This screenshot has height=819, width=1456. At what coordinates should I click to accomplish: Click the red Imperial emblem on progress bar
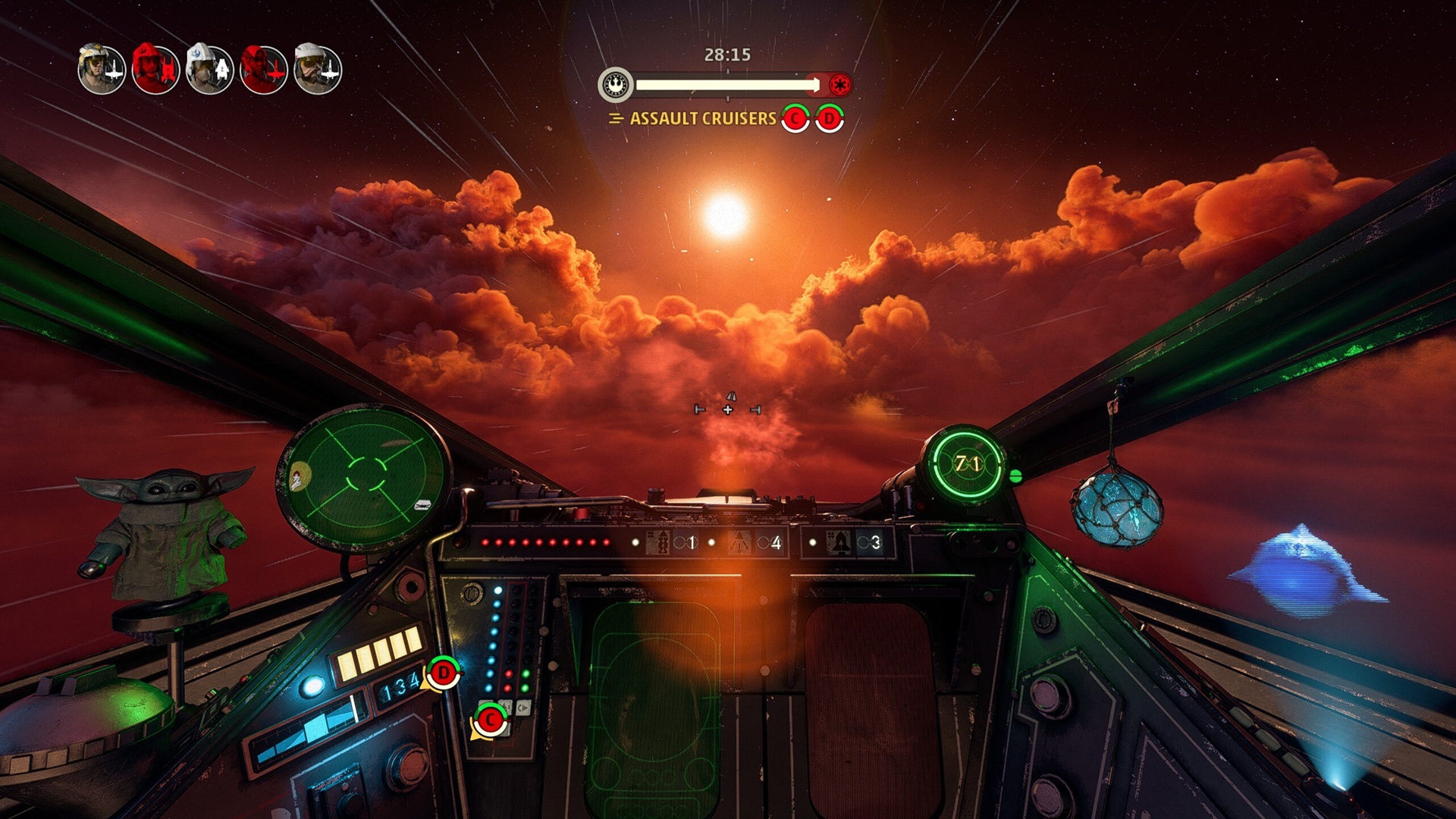pyautogui.click(x=839, y=84)
